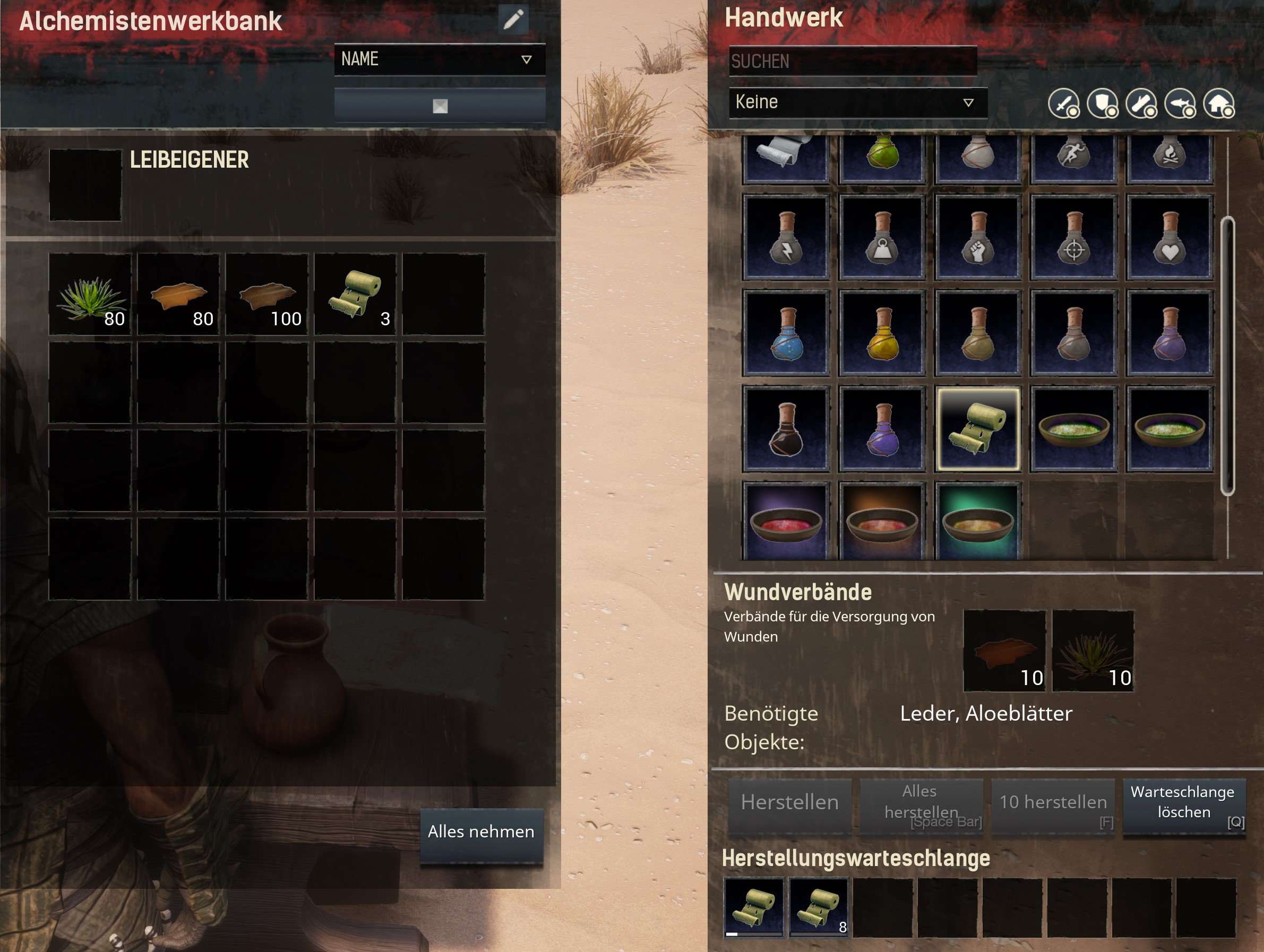Select 10 herstellen
1264x952 pixels.
(1053, 802)
